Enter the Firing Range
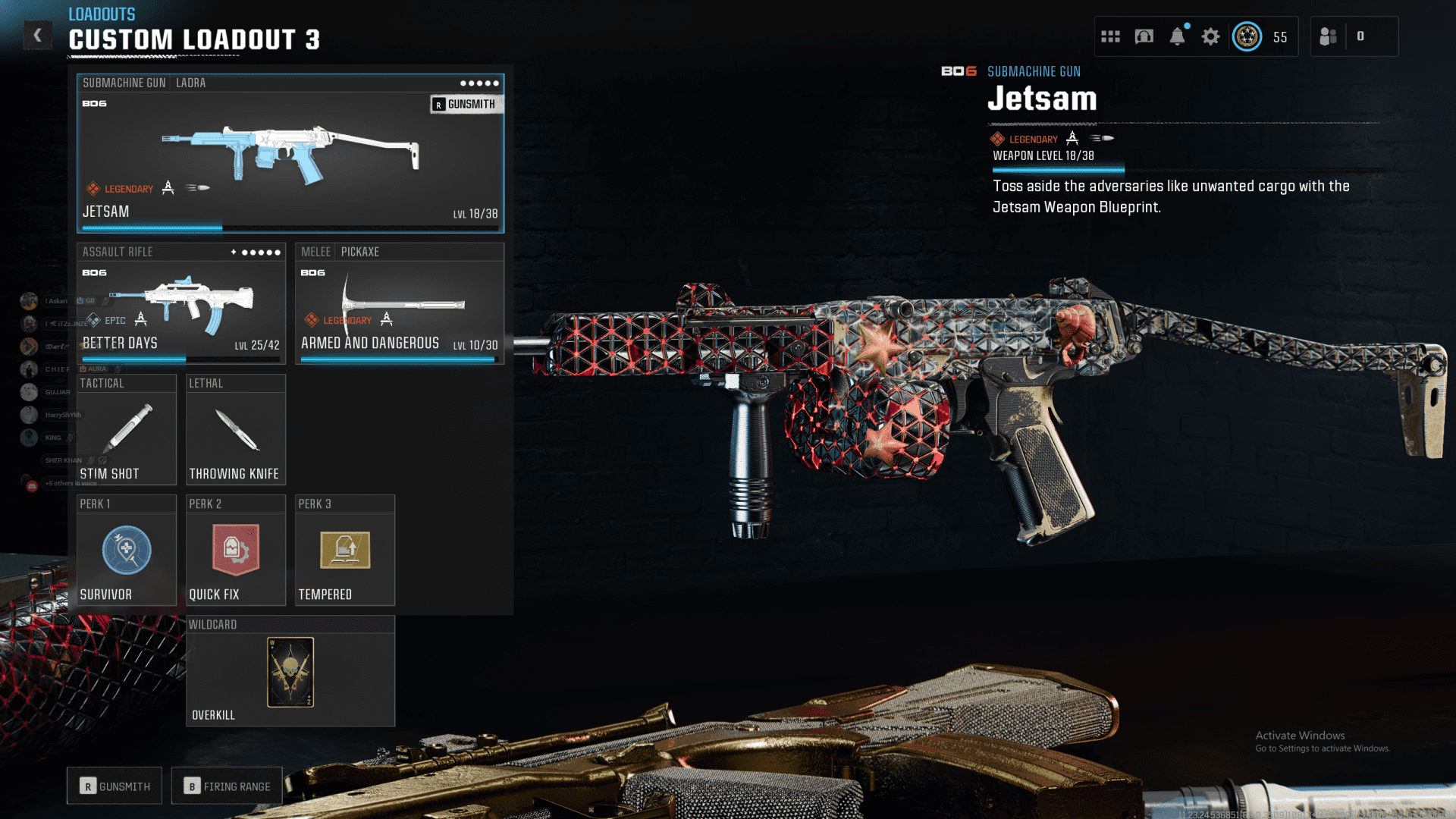 coord(227,786)
